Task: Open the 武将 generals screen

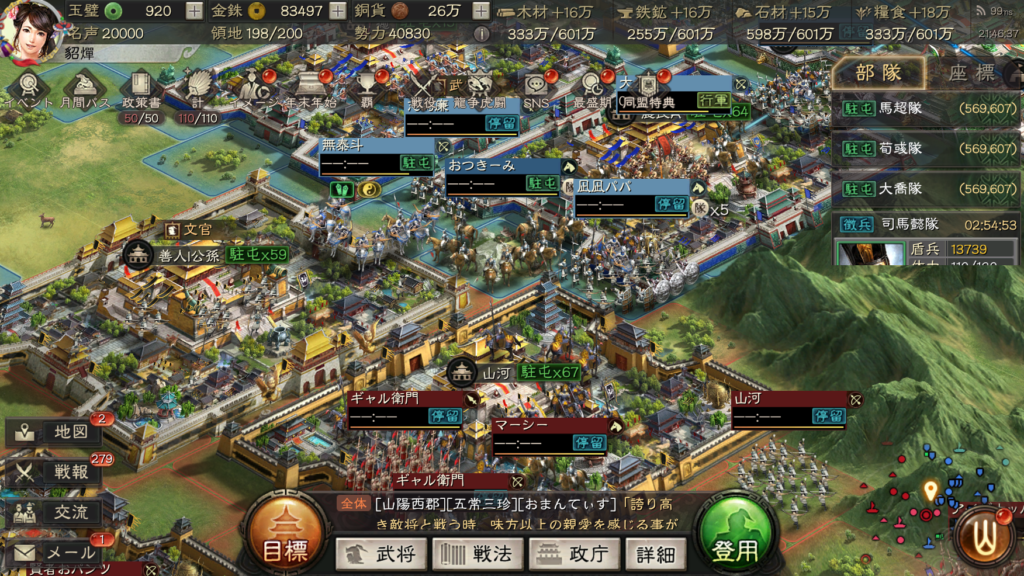Action: tap(380, 553)
